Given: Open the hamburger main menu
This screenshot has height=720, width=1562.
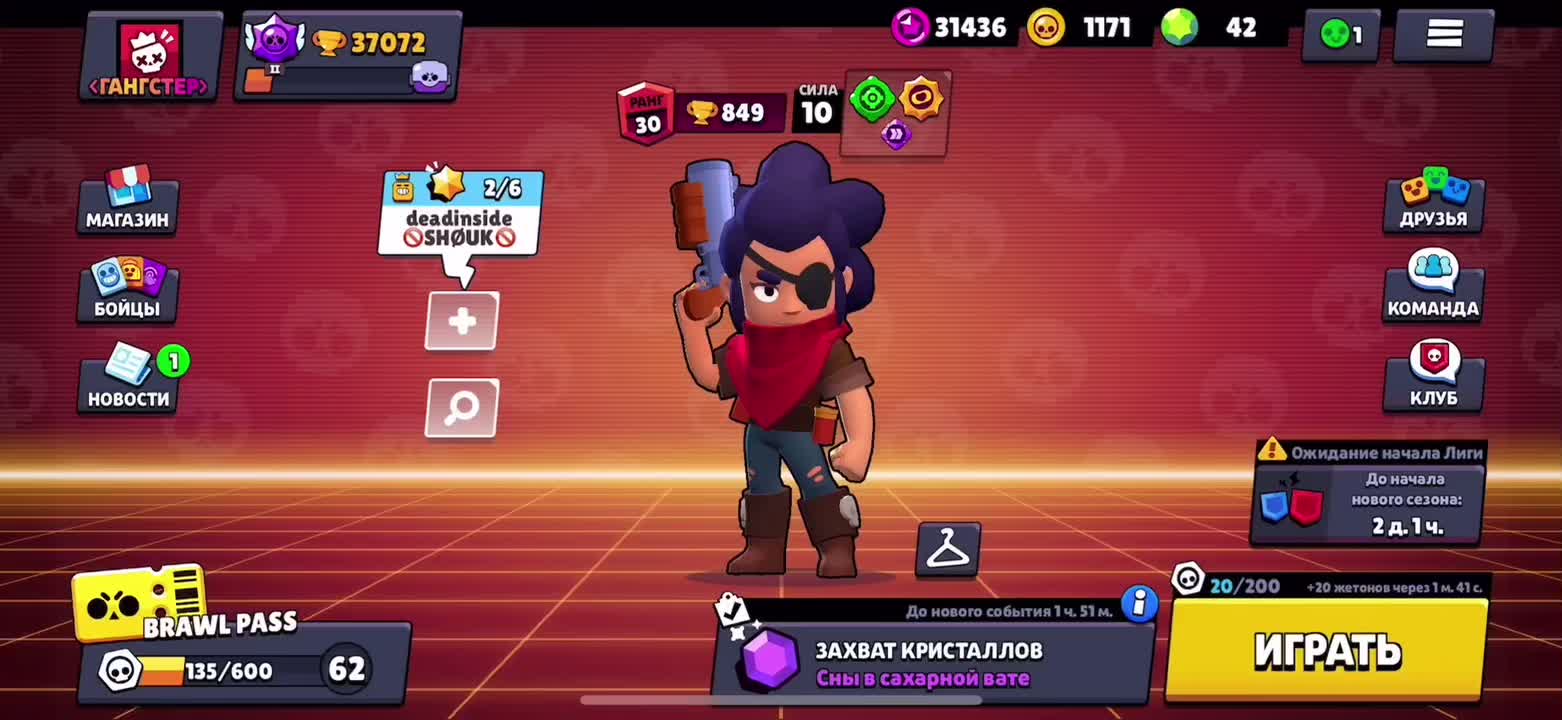Looking at the screenshot, I should 1443,35.
